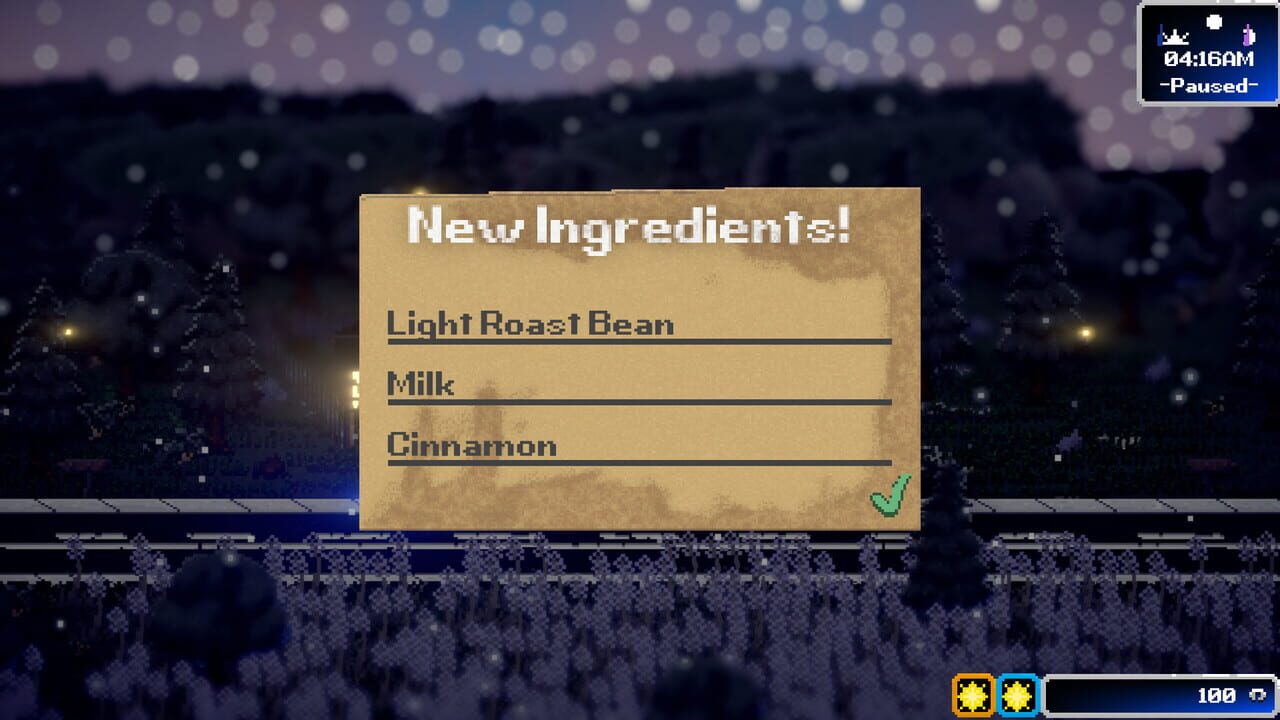
Task: Select the Cinnamon ingredient entry
Action: click(x=470, y=444)
